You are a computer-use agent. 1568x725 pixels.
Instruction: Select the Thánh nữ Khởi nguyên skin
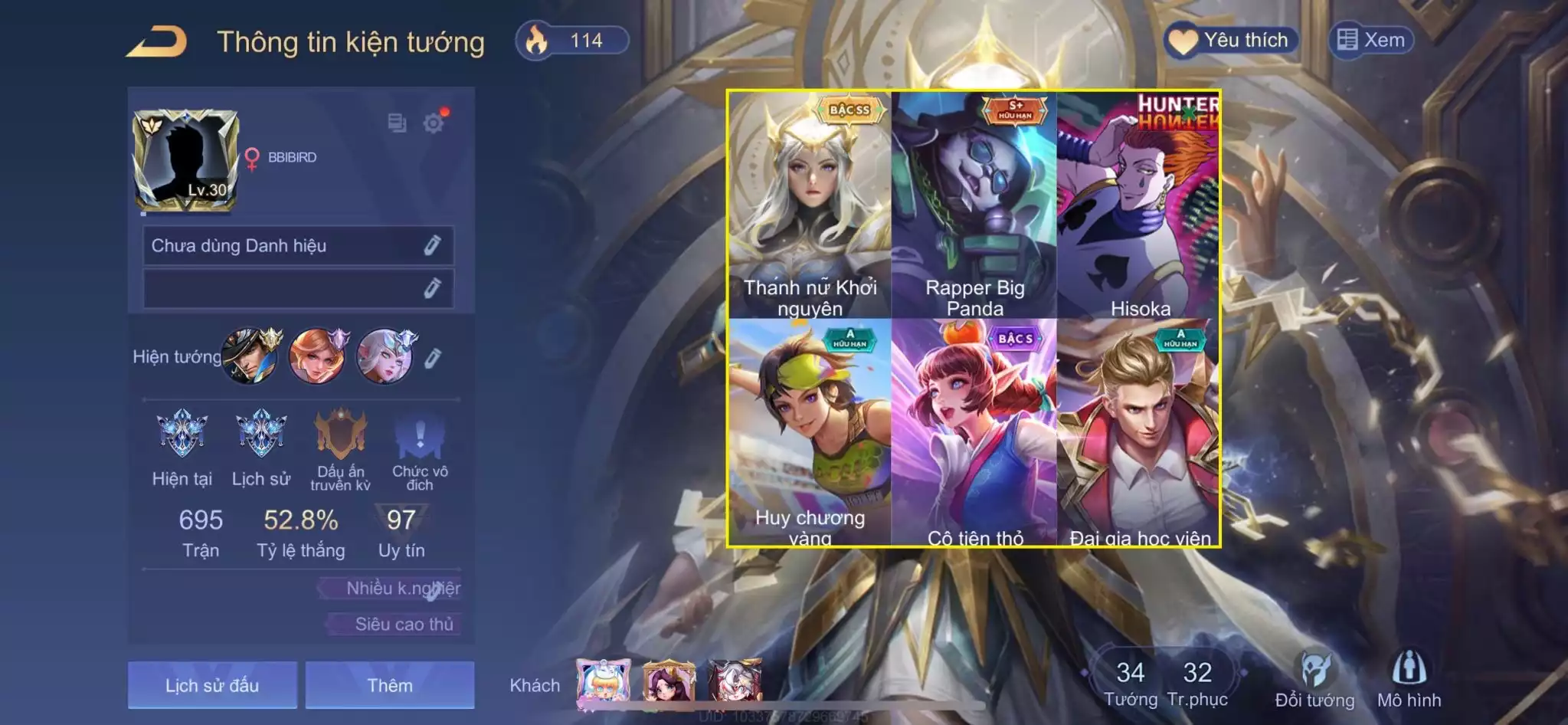pos(810,205)
